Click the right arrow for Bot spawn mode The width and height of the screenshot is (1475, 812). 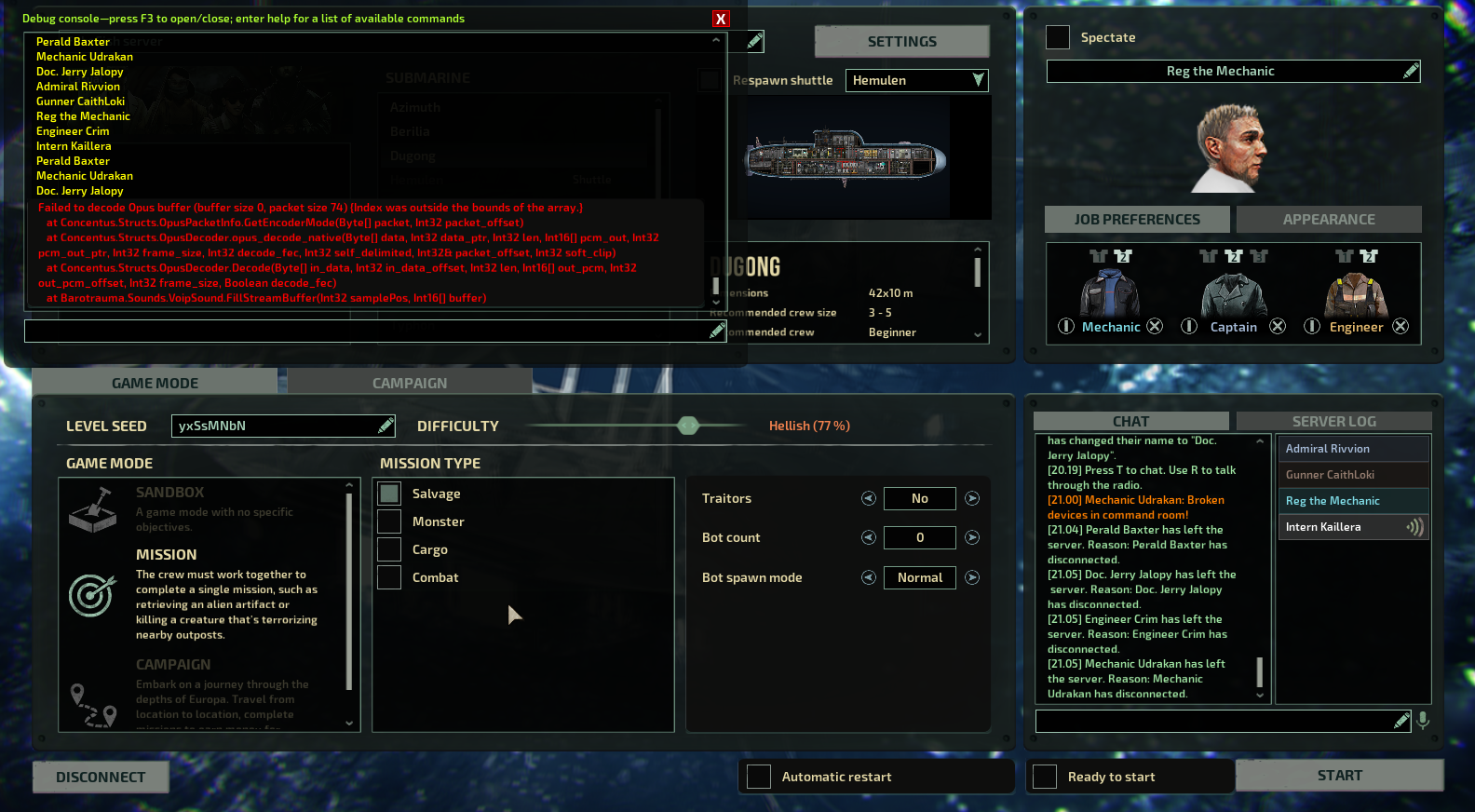[971, 577]
